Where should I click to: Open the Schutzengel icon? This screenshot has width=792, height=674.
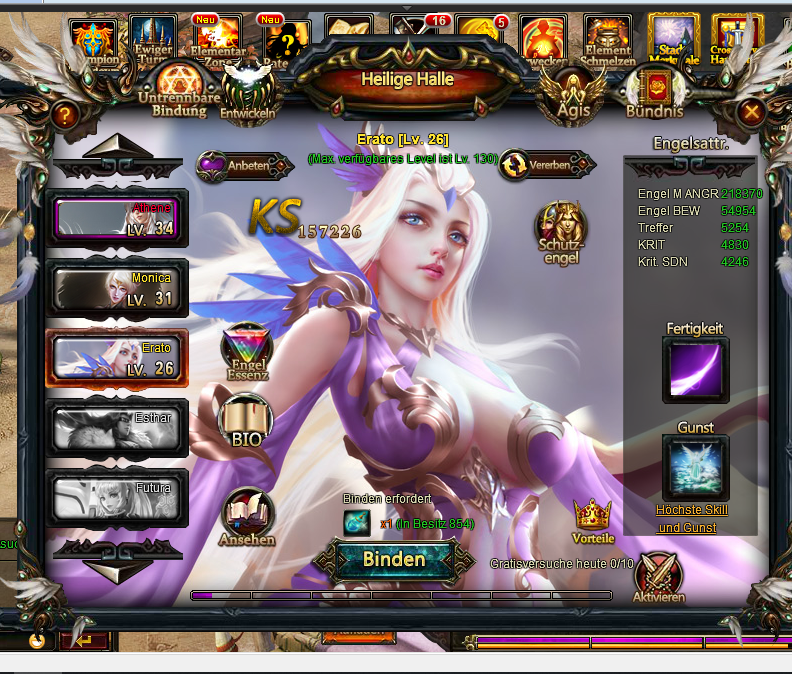click(561, 232)
